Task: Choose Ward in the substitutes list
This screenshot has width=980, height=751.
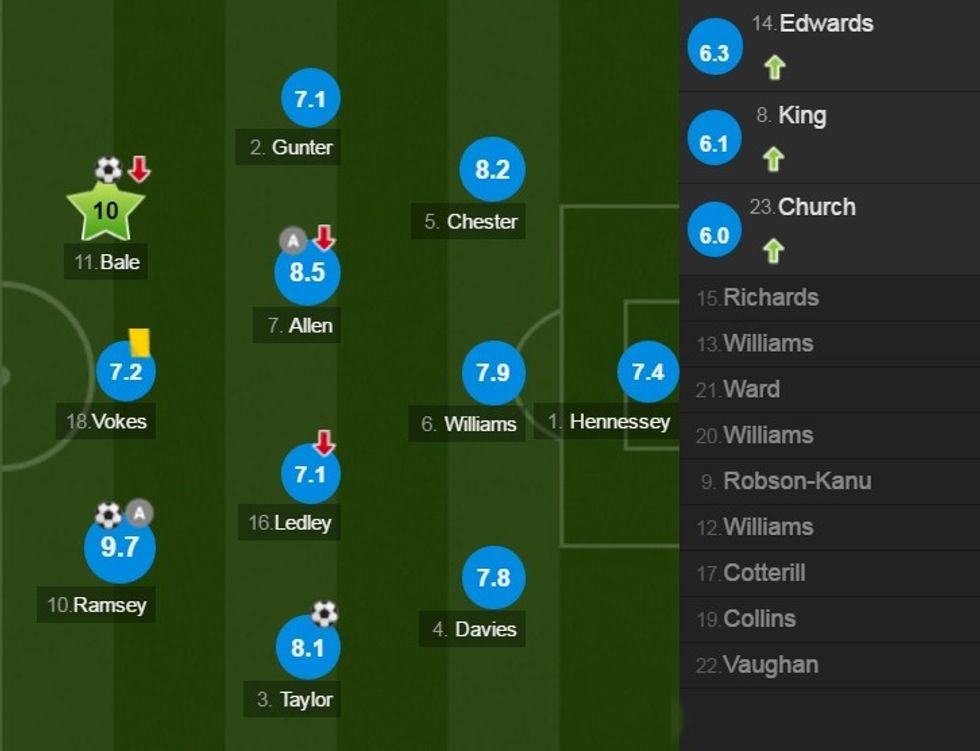Action: (751, 390)
